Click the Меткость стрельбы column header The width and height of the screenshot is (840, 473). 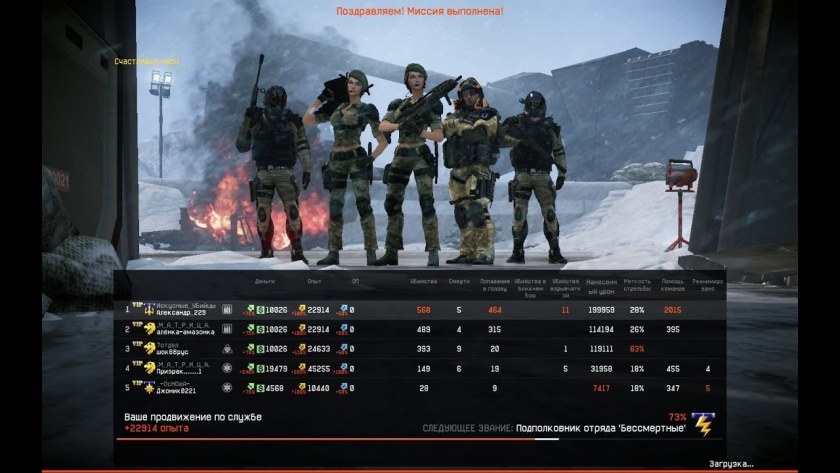point(636,283)
